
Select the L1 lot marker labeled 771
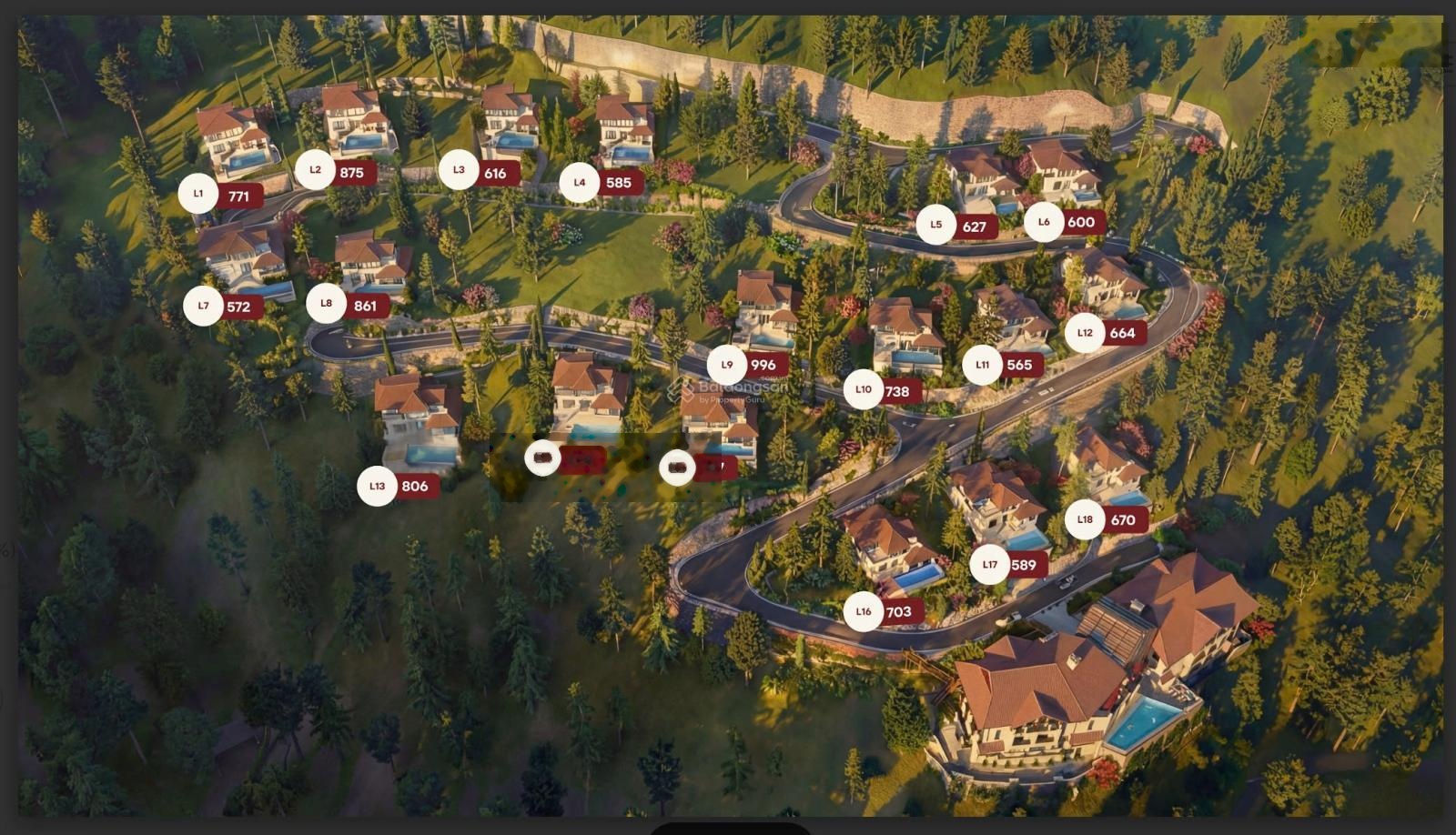tap(198, 194)
